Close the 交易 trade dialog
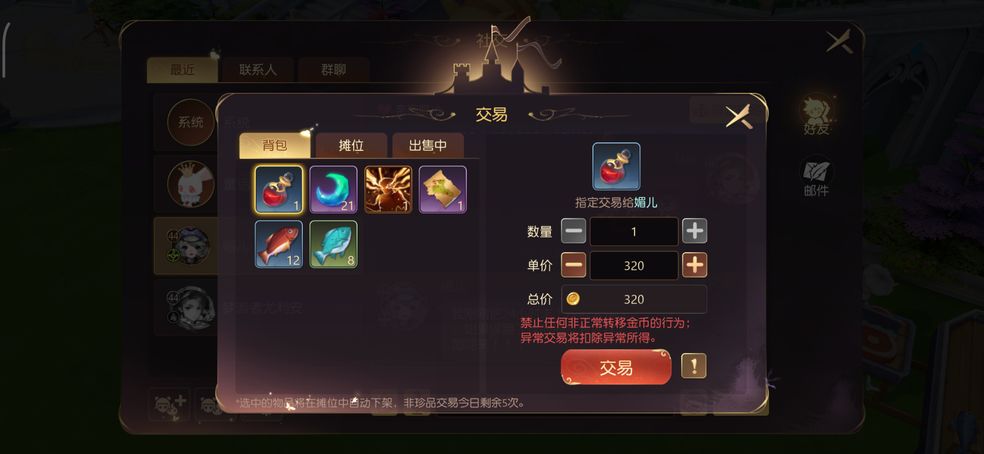Image resolution: width=984 pixels, height=454 pixels. coord(738,116)
